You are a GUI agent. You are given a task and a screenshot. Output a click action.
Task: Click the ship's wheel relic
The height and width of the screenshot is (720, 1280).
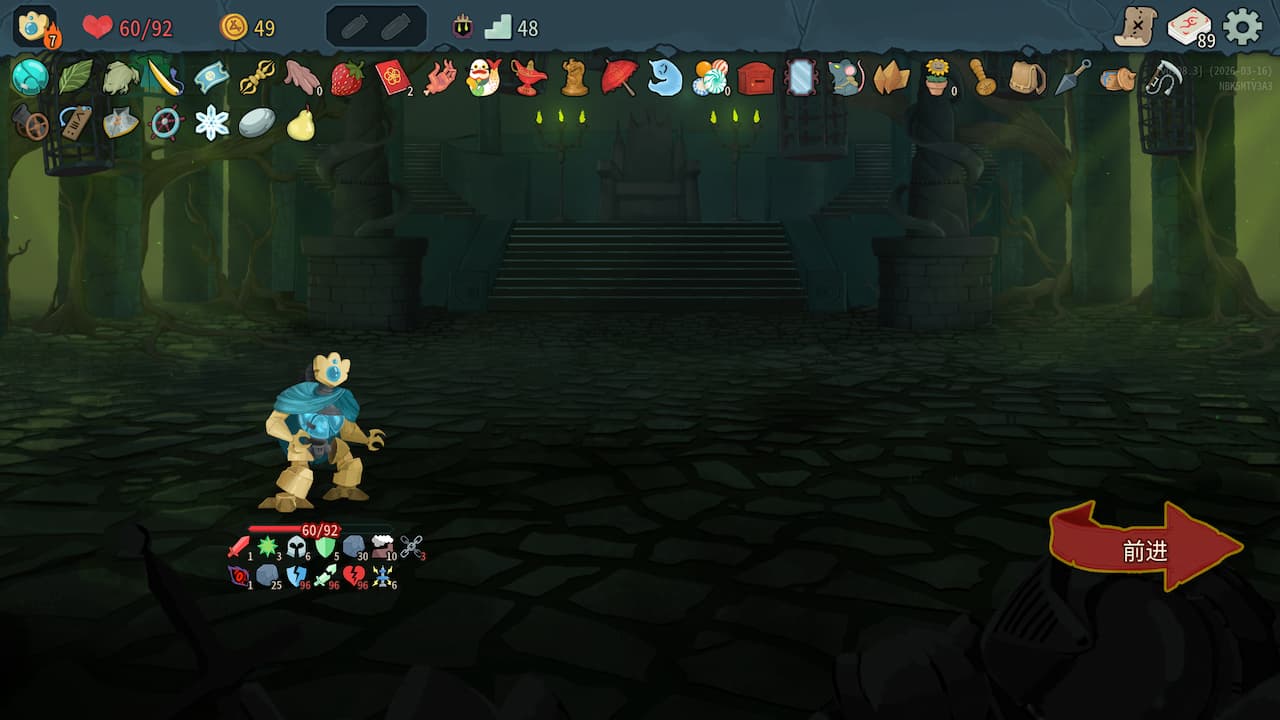coord(163,123)
